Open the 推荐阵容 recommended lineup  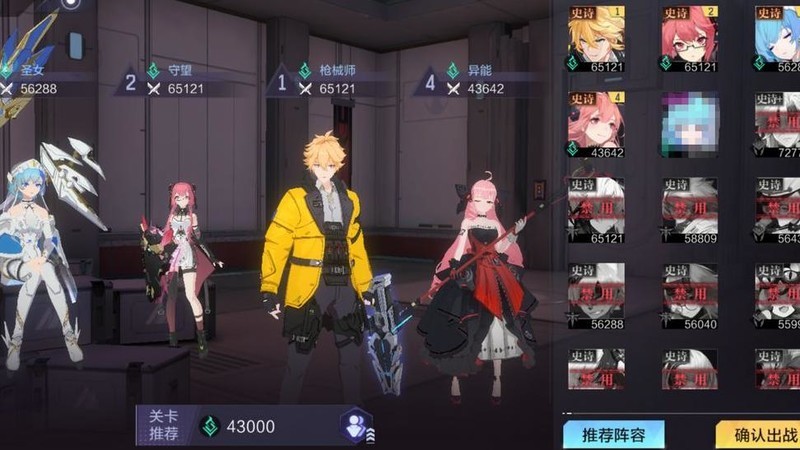[x=613, y=436]
